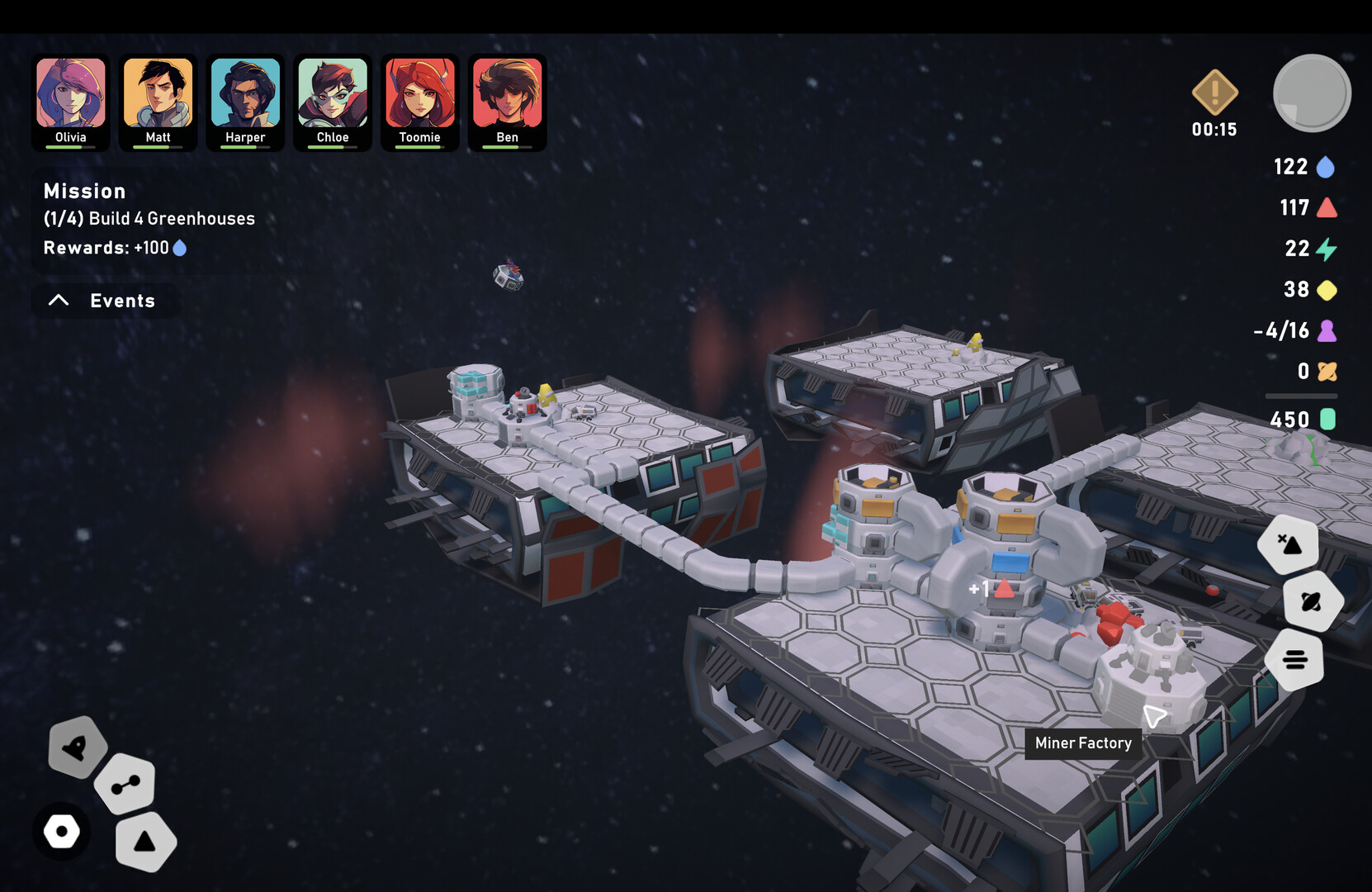Open Toomie's character portrait
Viewport: 1372px width, 892px height.
[x=419, y=102]
